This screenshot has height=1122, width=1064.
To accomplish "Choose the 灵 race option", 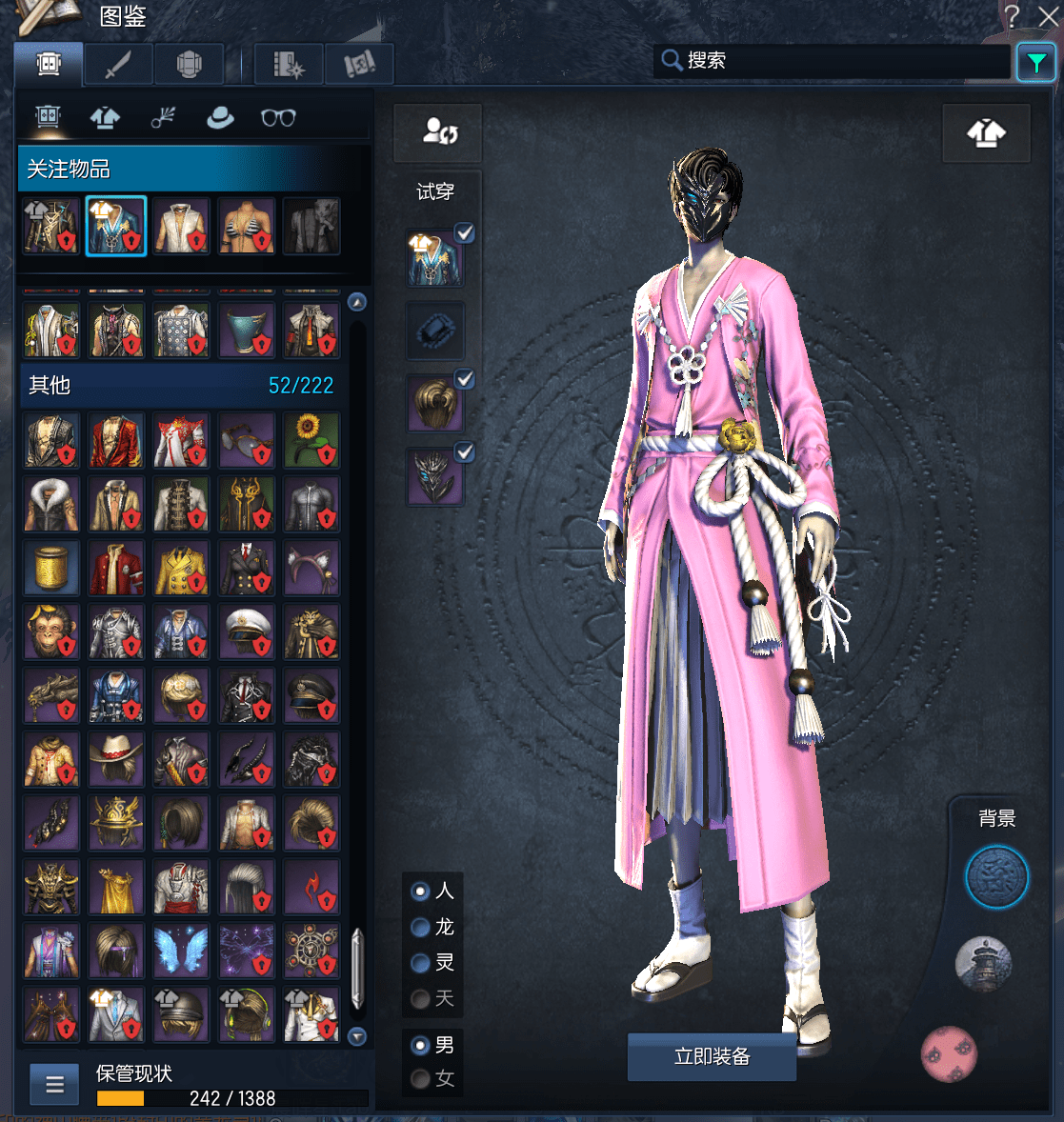I will [x=420, y=963].
